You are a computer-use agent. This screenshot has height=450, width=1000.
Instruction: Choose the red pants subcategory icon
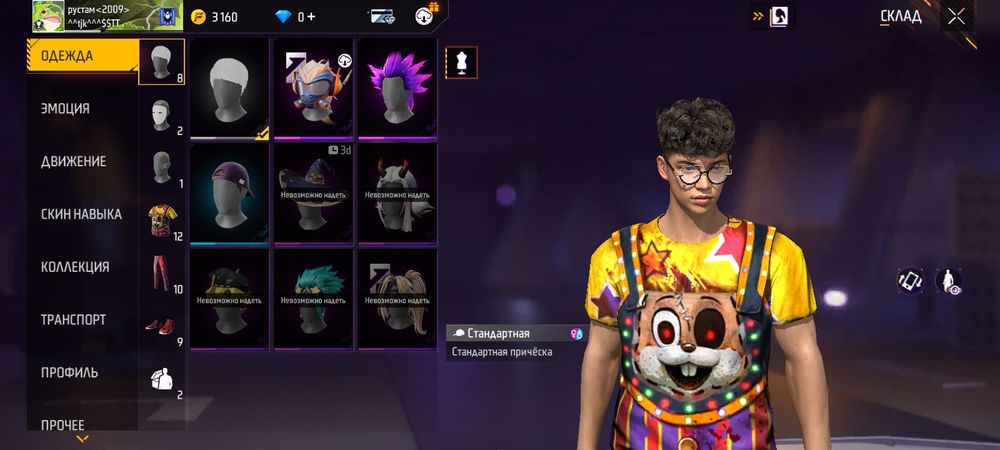pyautogui.click(x=161, y=273)
